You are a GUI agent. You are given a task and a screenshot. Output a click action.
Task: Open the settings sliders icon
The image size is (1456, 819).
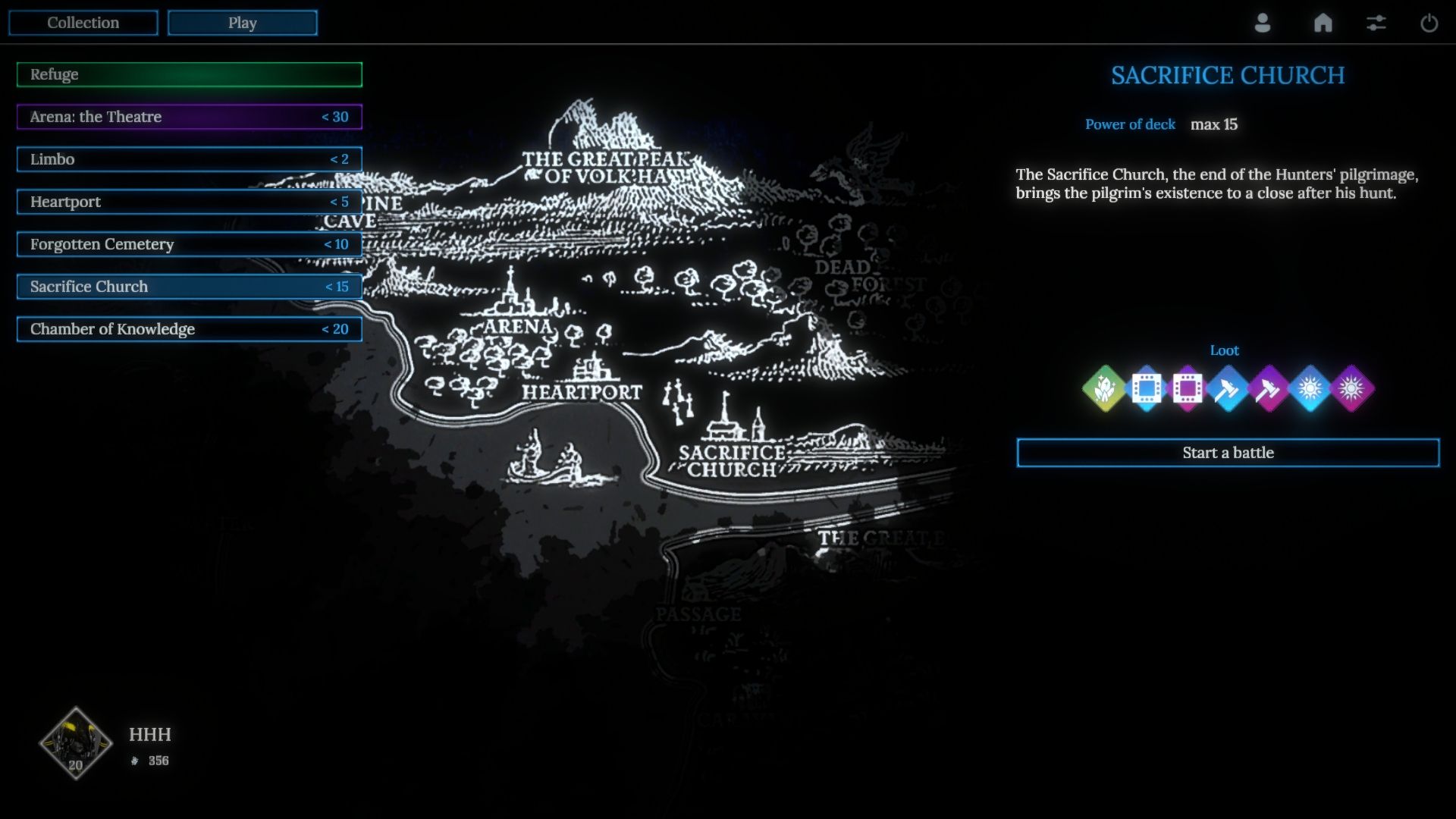tap(1376, 23)
